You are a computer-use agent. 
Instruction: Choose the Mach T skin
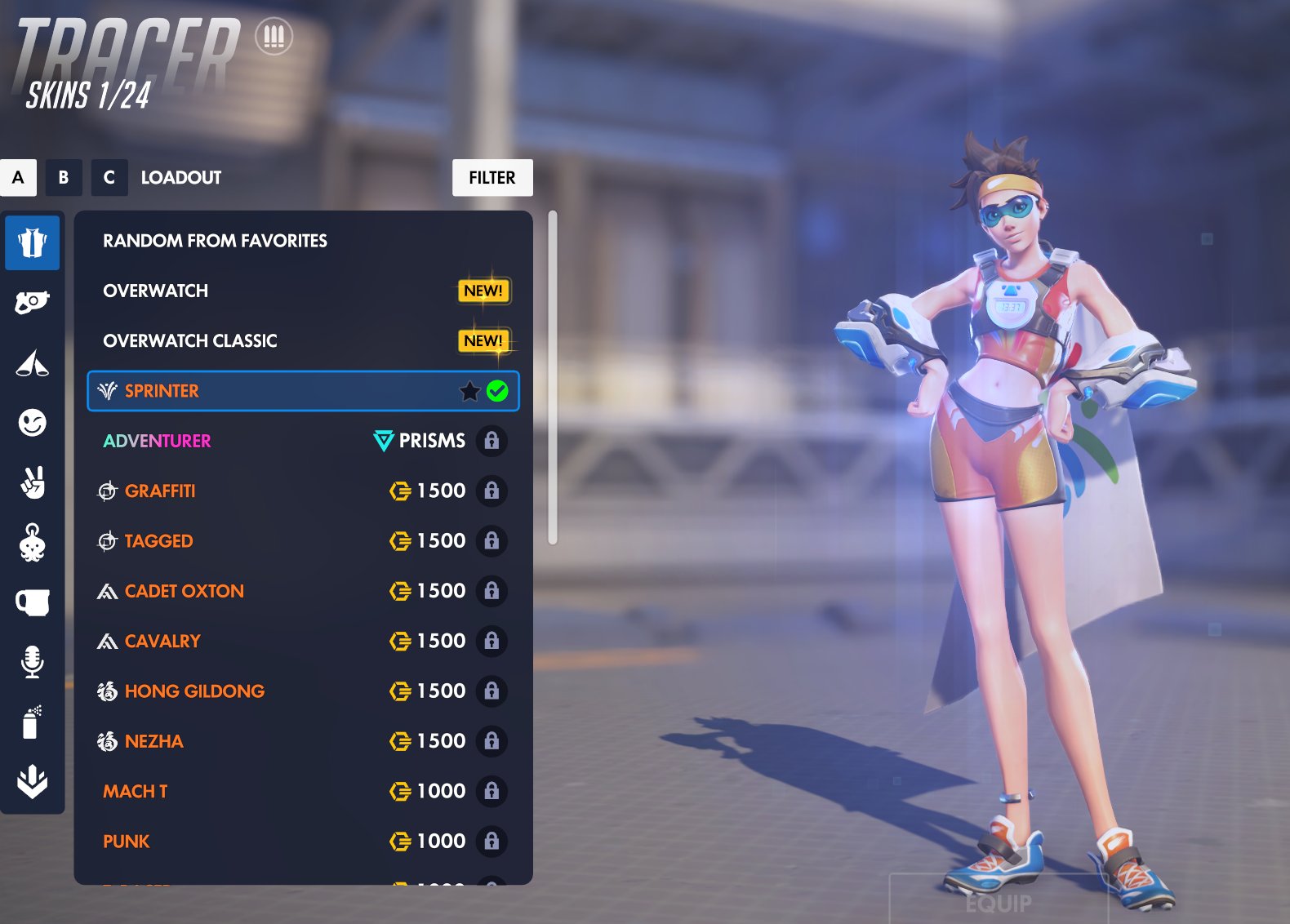point(136,792)
